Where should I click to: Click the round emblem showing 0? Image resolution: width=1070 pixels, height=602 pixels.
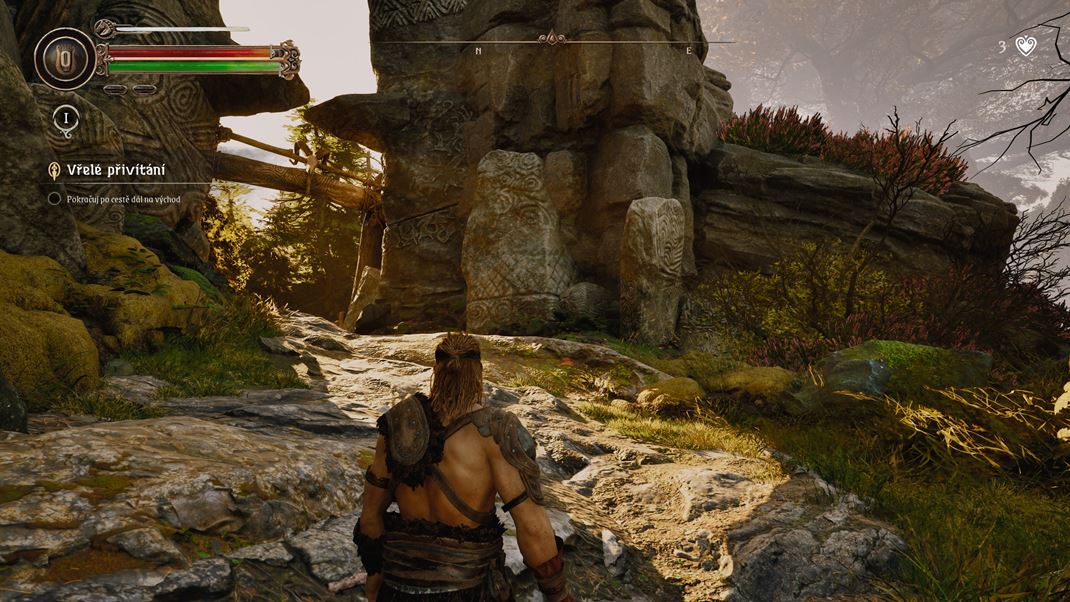(x=65, y=58)
